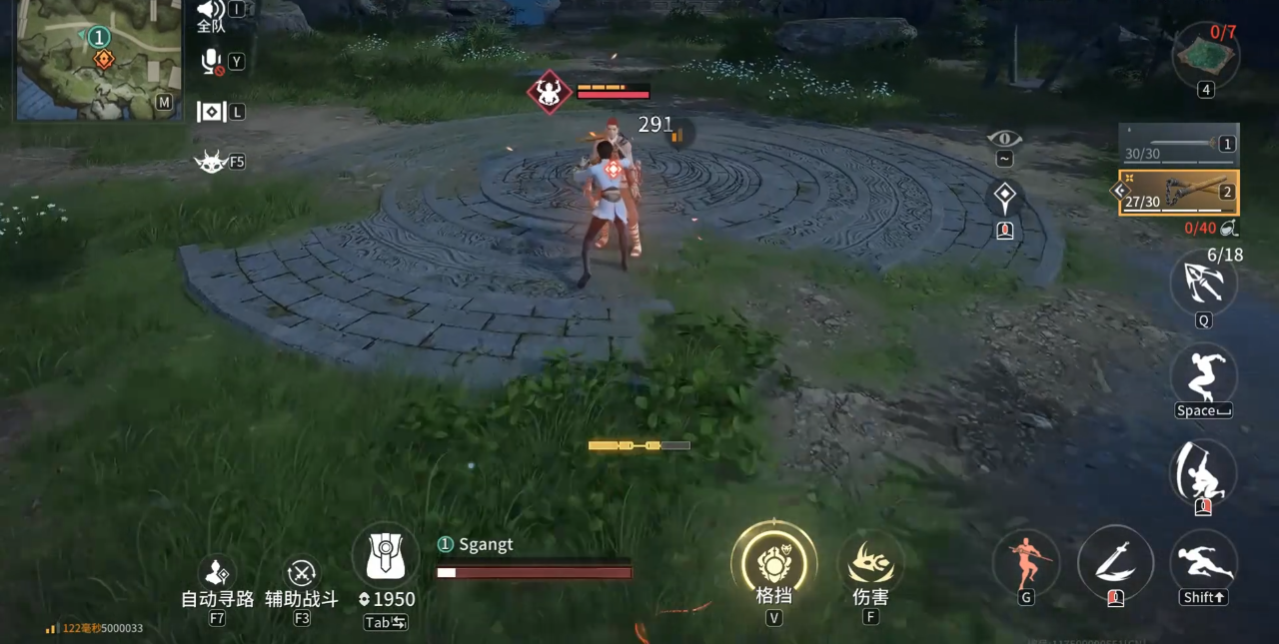Activate the 伤害 damage skill
This screenshot has height=644, width=1279.
coord(870,564)
